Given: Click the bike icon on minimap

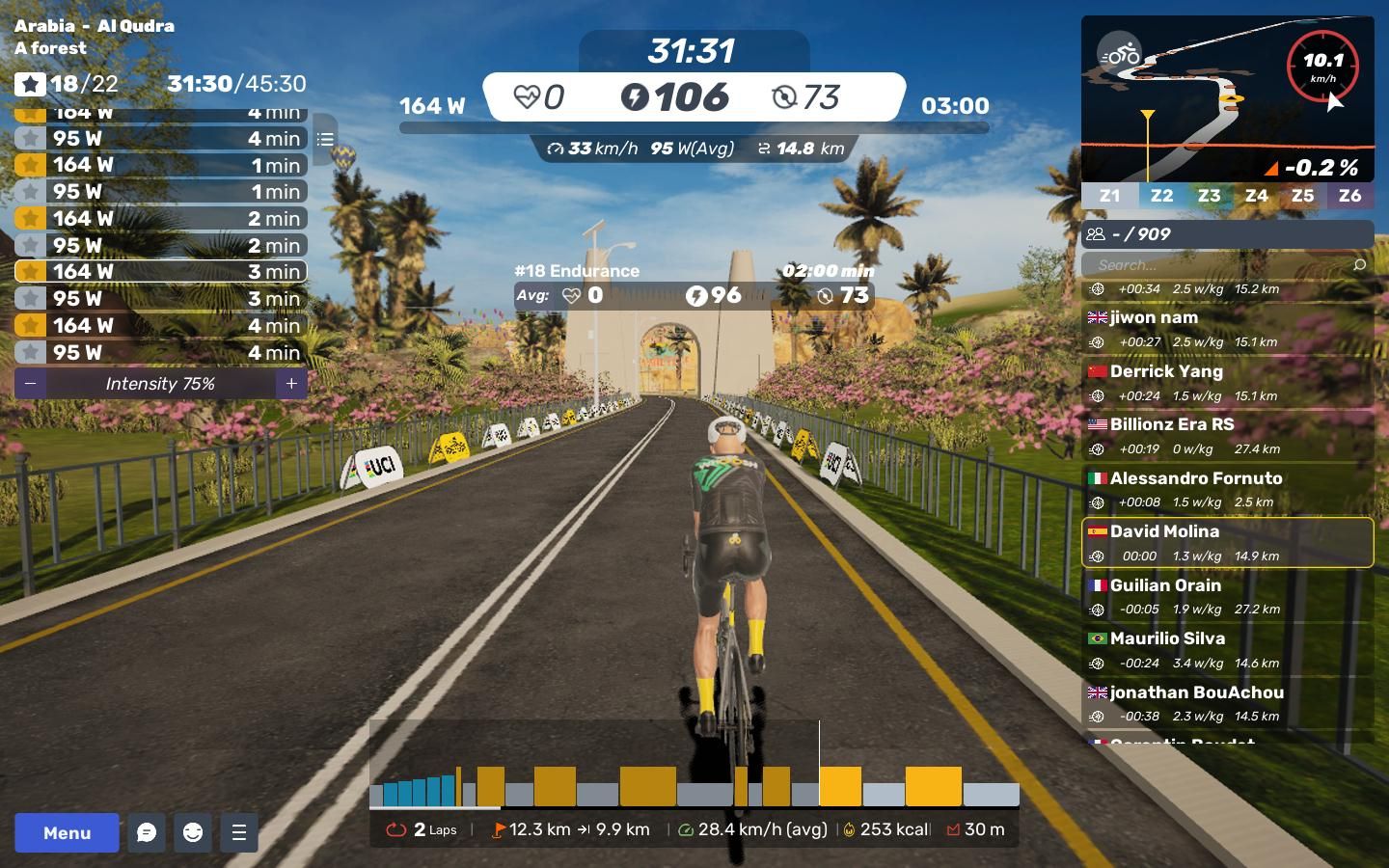Looking at the screenshot, I should tap(1120, 54).
